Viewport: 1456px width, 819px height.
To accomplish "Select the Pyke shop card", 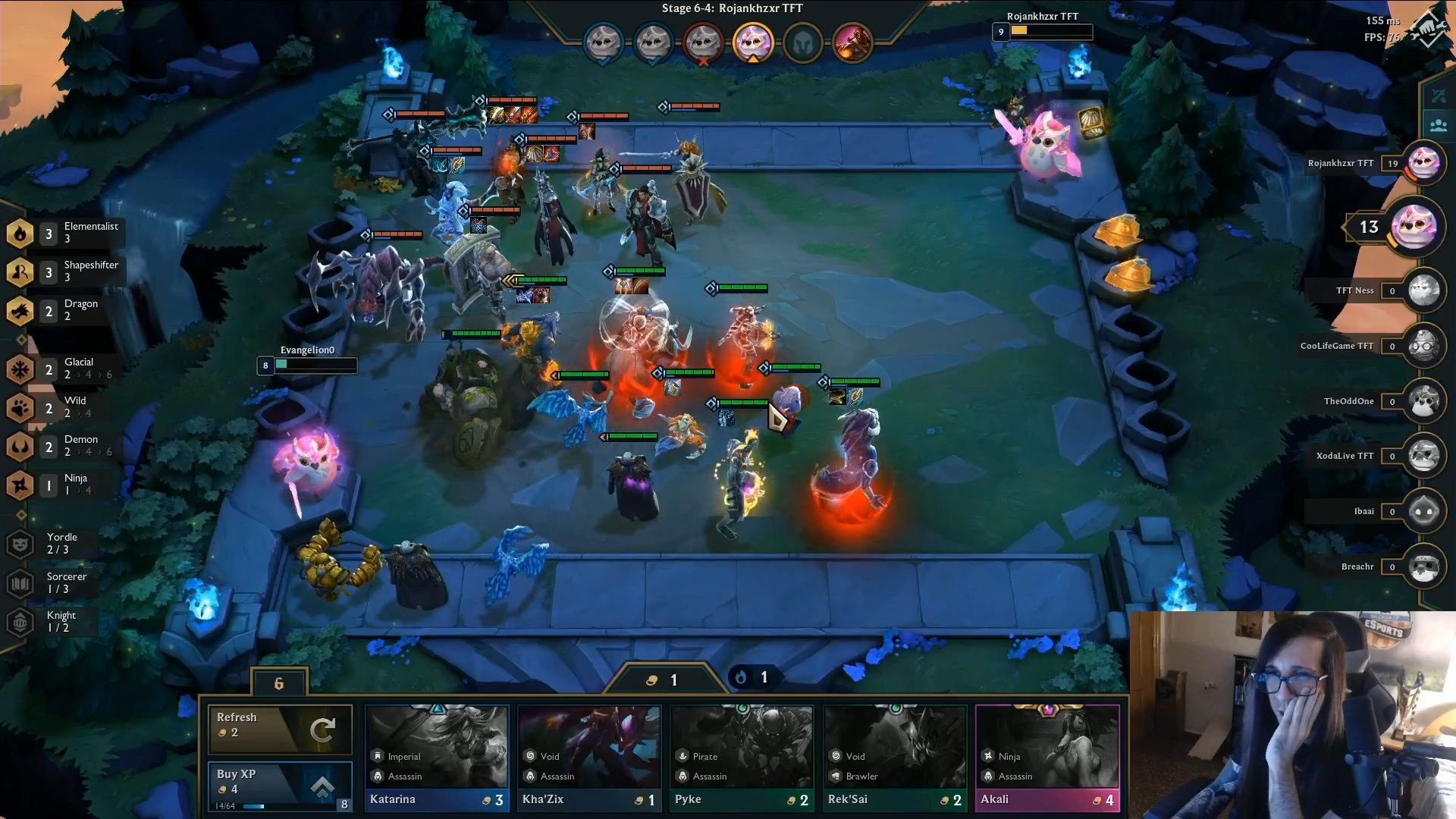I will [742, 757].
